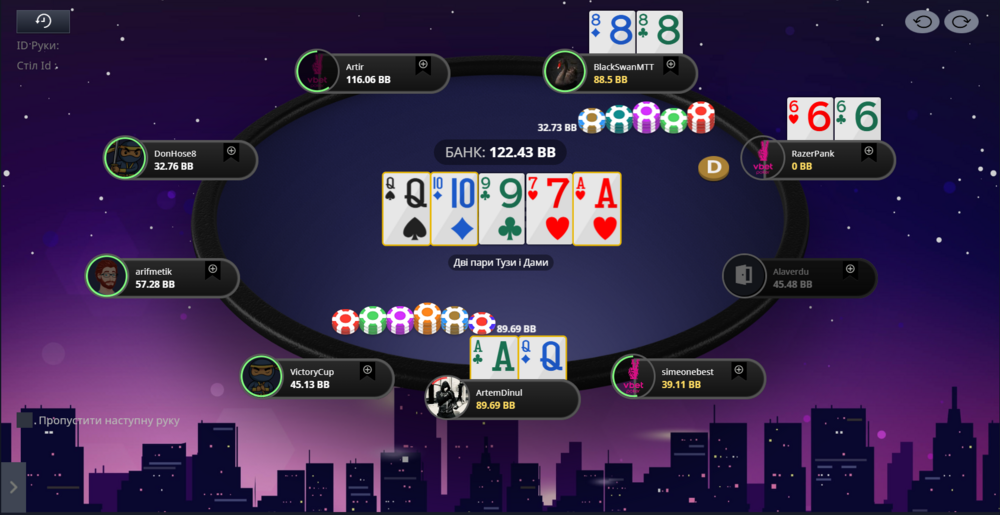1000x515 pixels.
Task: Click the counter-clockwise arrow replay button
Action: pyautogui.click(x=922, y=21)
